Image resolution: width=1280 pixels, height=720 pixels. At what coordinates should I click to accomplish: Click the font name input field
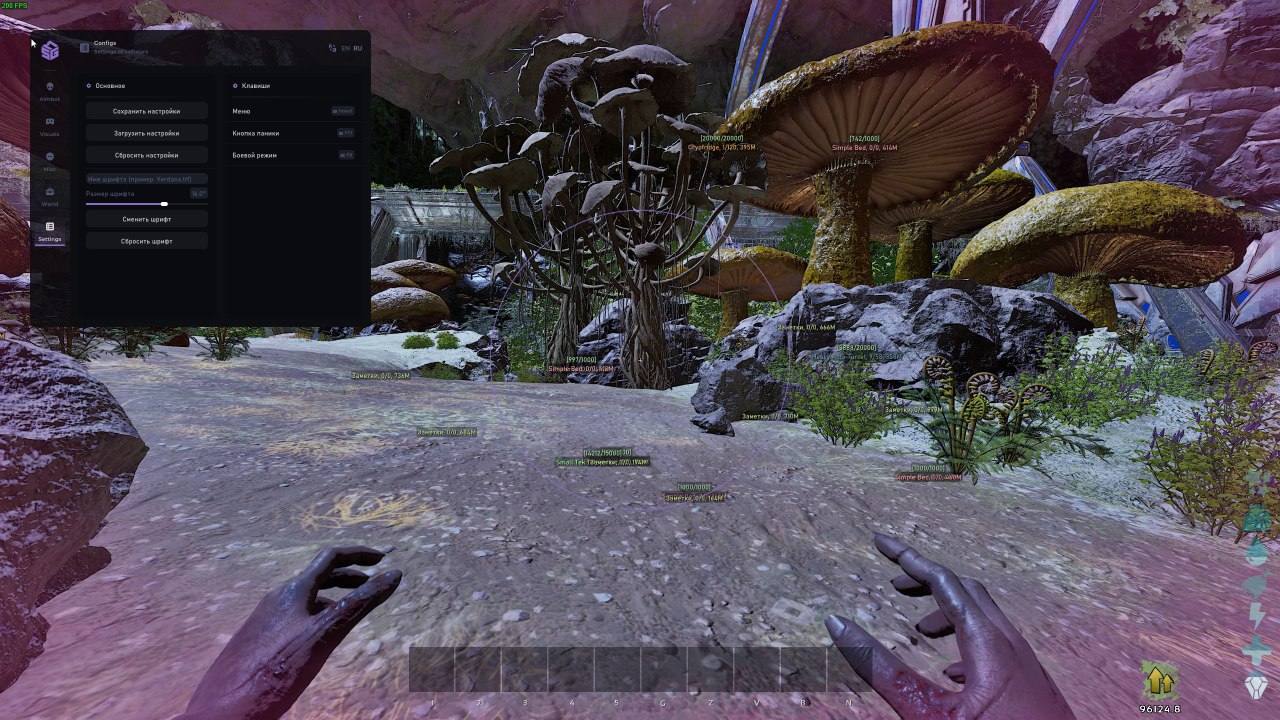[146, 179]
